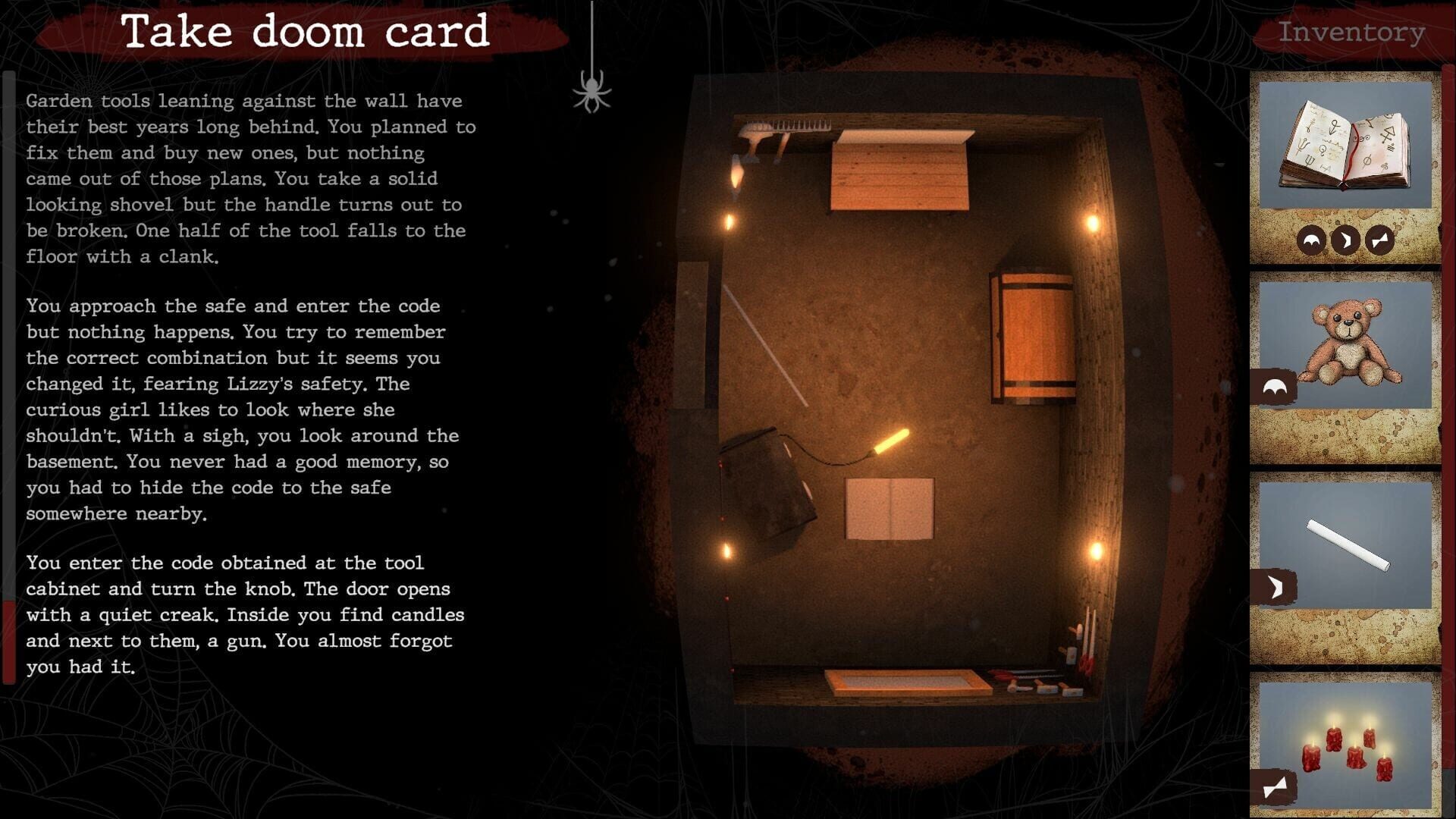The width and height of the screenshot is (1456, 819).
Task: Open the rune spellbook thumbnail in inventory
Action: tap(1346, 144)
